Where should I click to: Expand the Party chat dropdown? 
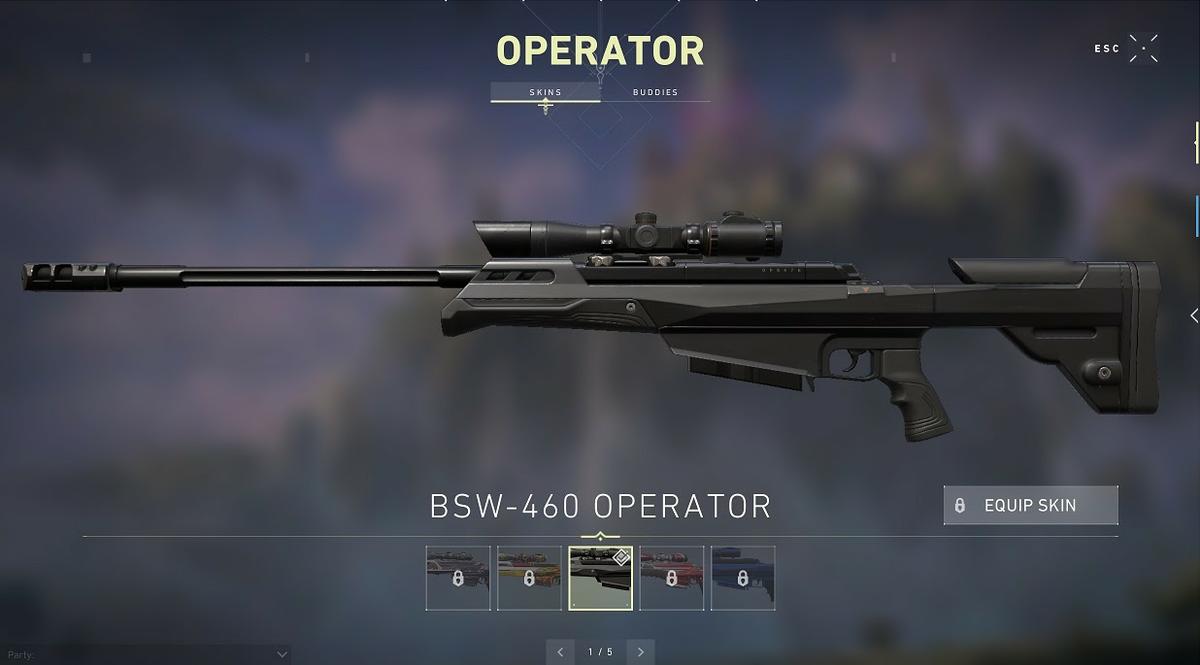tap(281, 654)
